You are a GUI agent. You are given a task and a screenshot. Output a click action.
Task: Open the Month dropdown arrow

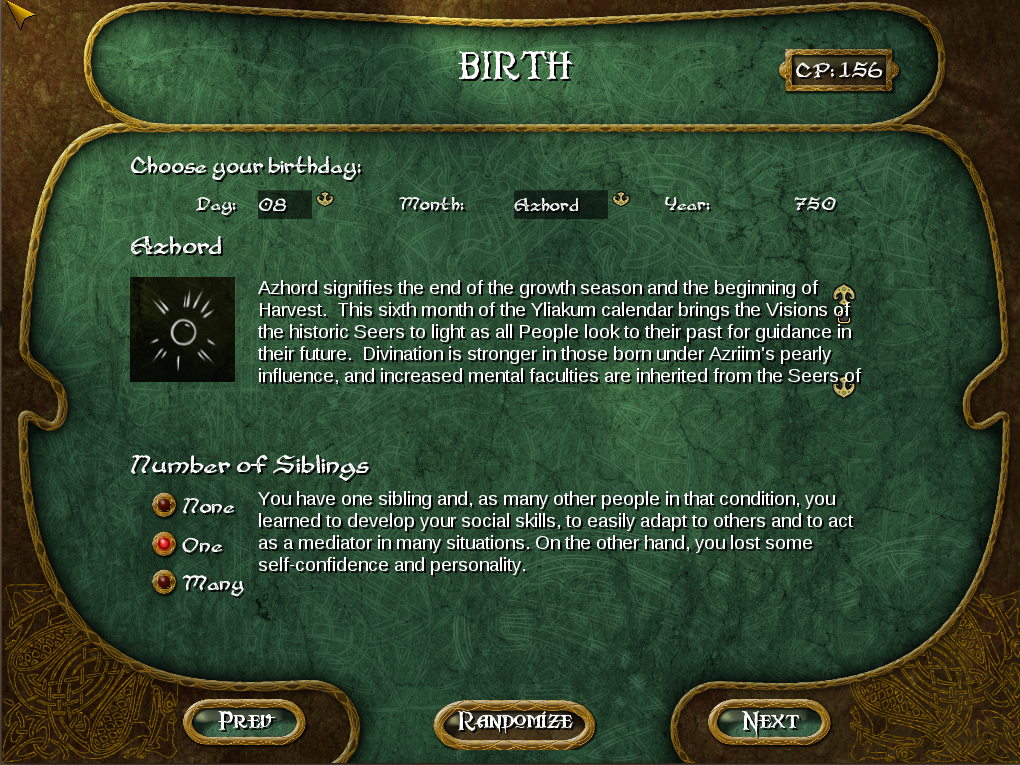tap(620, 200)
